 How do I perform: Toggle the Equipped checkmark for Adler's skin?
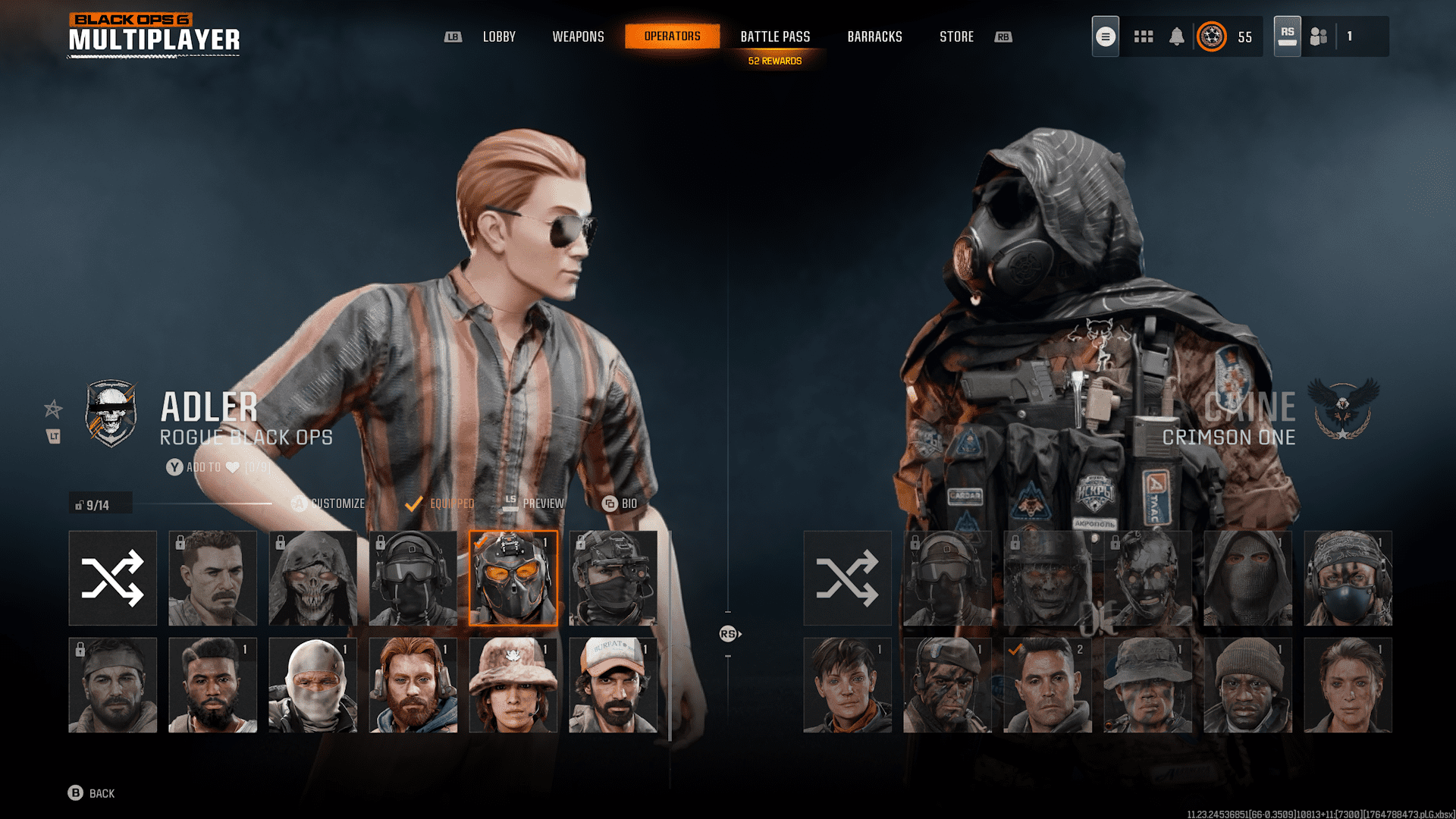[x=414, y=503]
